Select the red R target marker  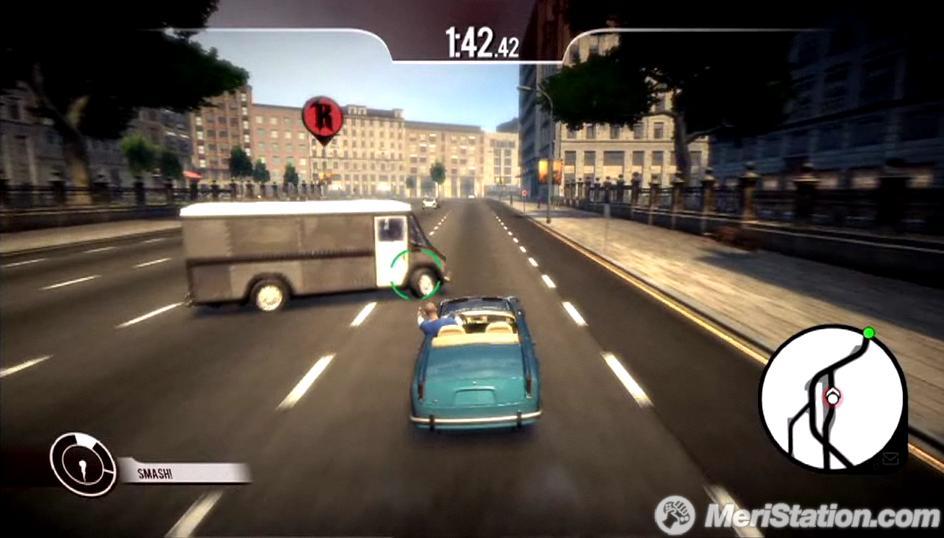coord(322,117)
